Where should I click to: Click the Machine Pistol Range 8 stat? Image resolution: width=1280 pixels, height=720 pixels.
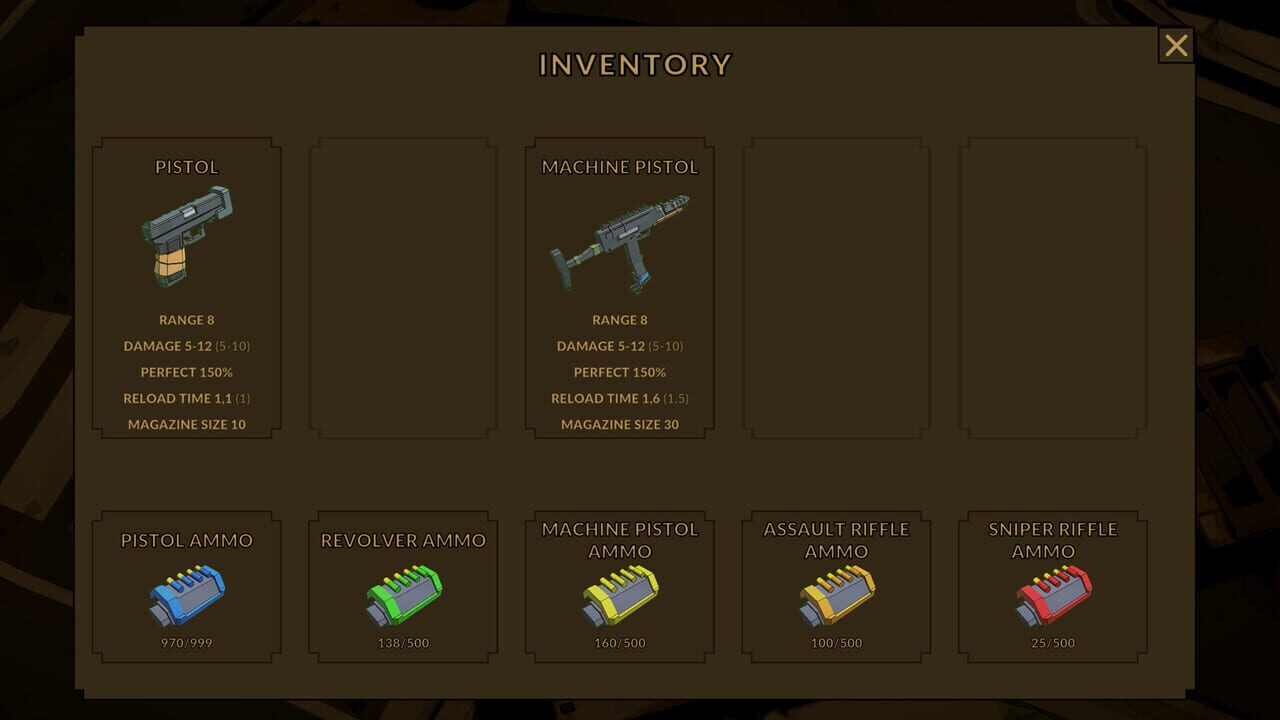pyautogui.click(x=620, y=319)
